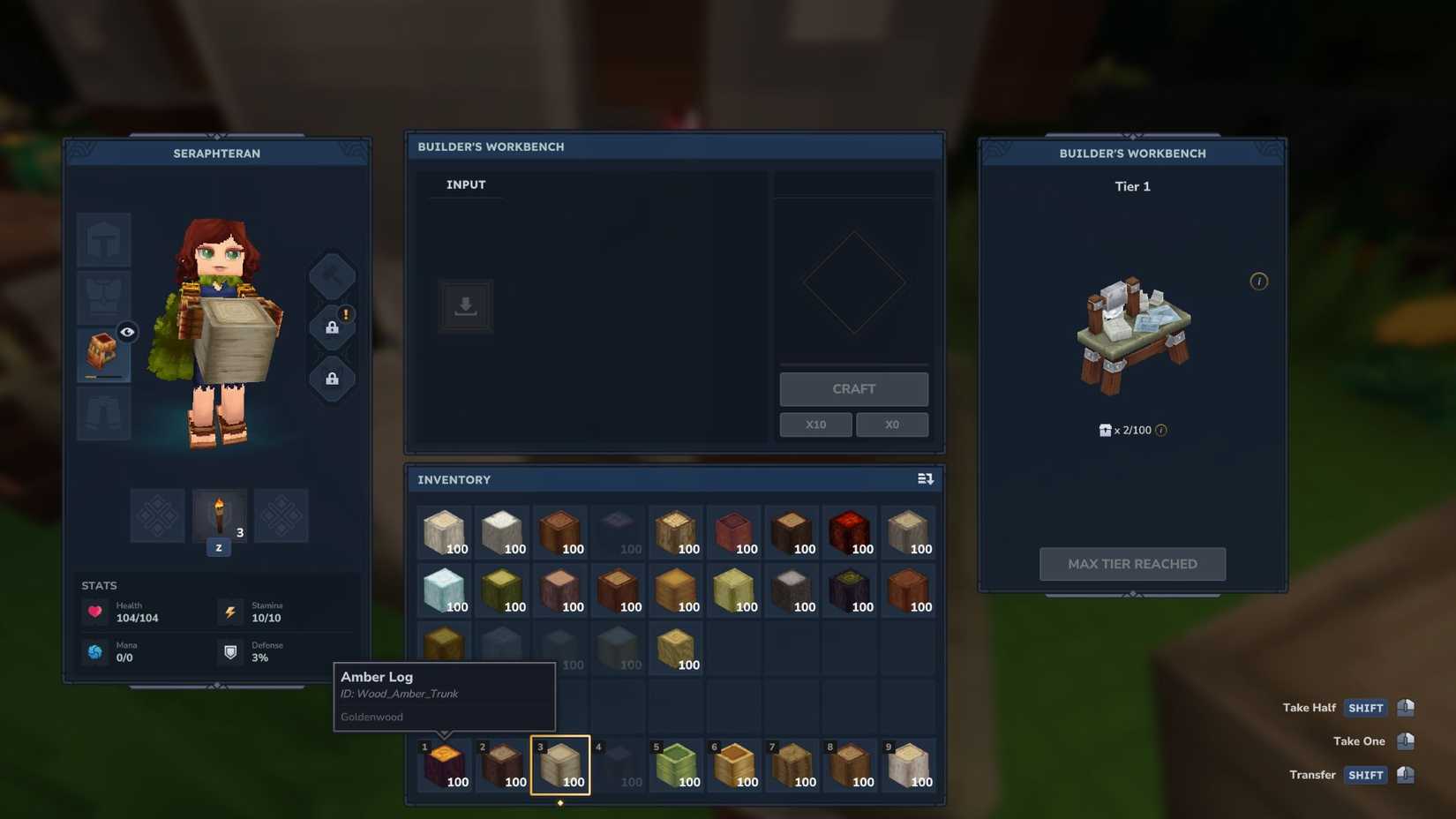Toggle the eye icon on the backpack slot

click(127, 332)
